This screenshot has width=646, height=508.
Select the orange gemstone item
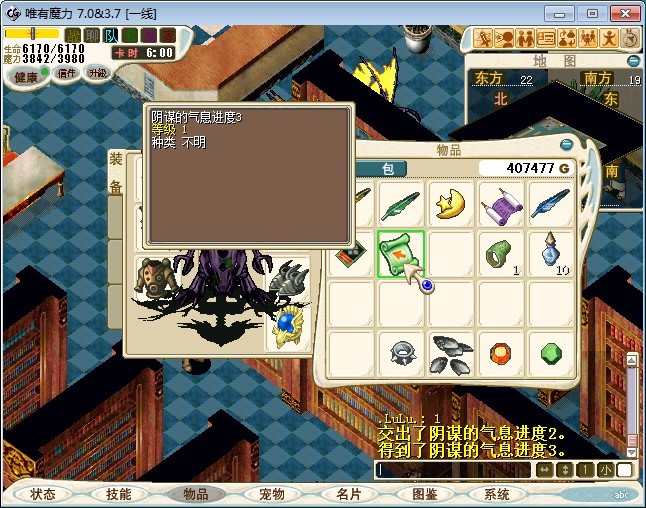502,353
